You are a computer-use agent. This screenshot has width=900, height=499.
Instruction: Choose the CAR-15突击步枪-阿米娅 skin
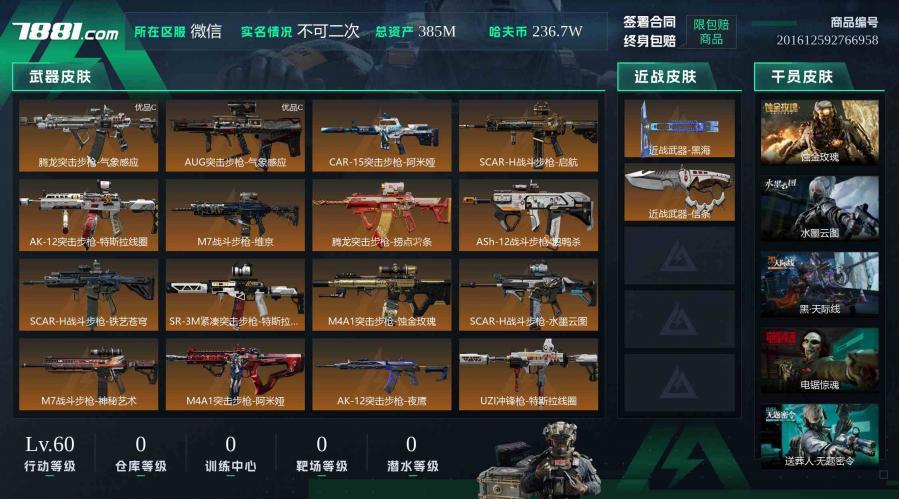tap(382, 134)
